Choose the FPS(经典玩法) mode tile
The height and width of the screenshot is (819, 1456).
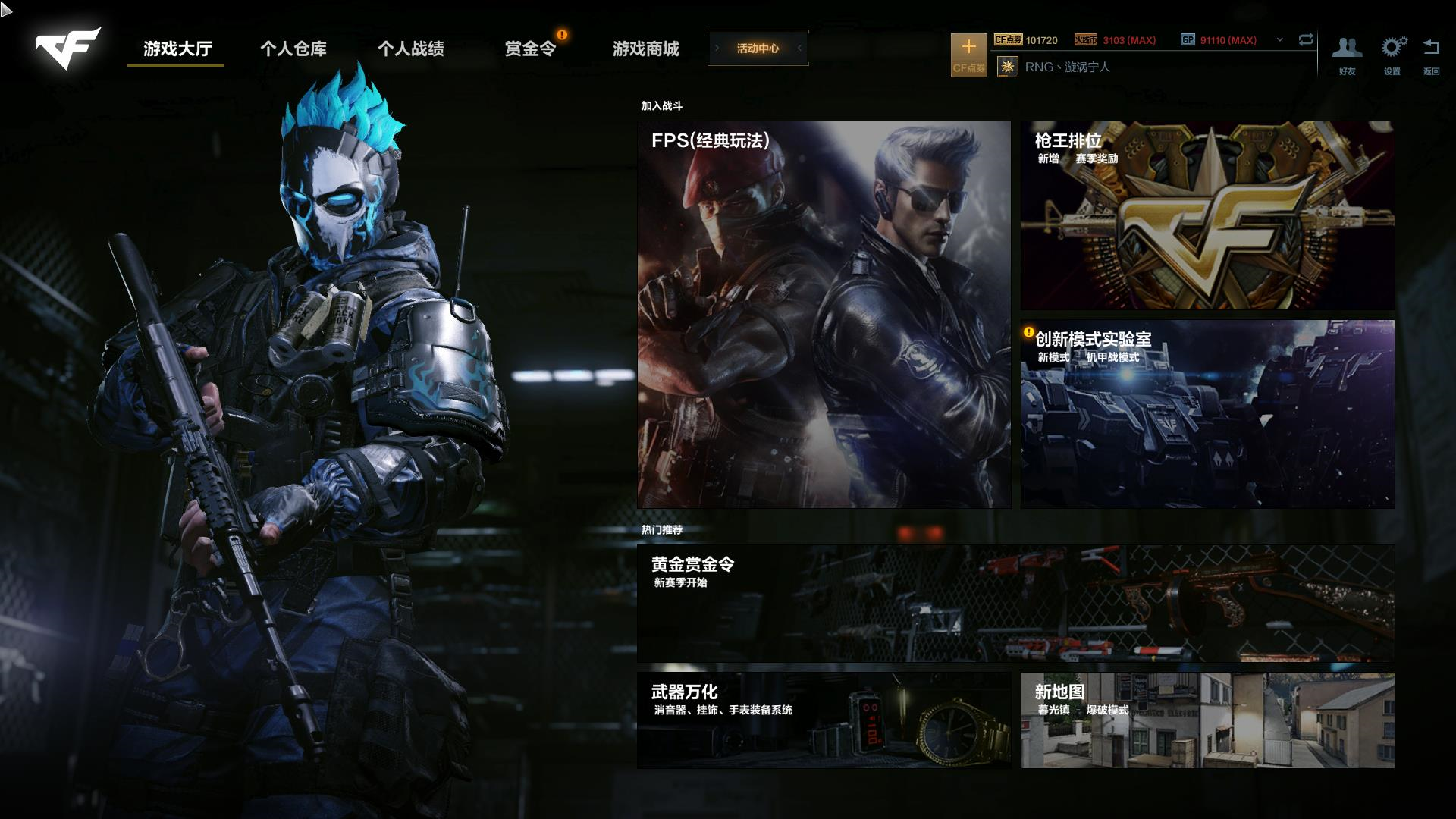click(x=824, y=314)
